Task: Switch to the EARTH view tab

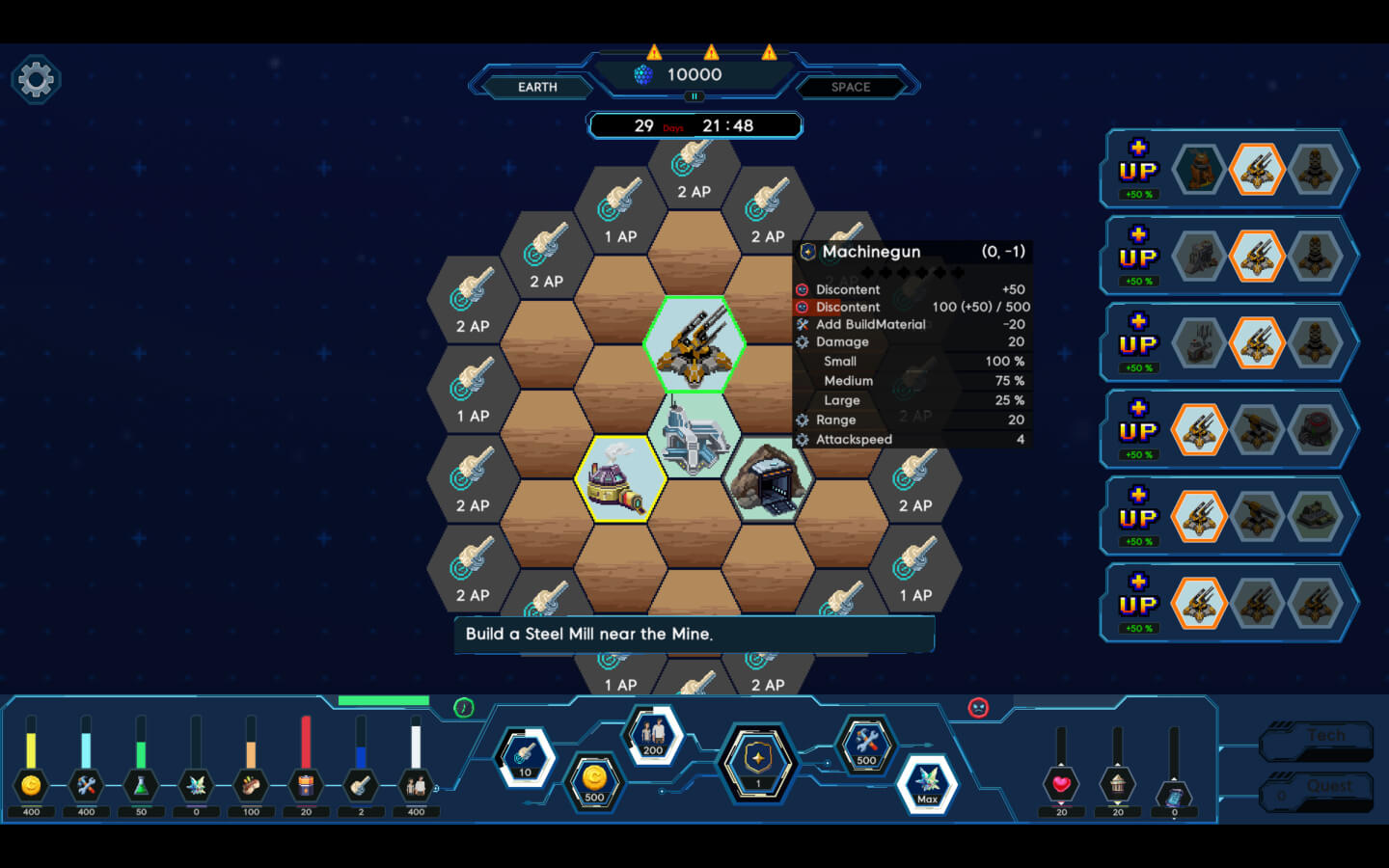Action: click(x=537, y=87)
